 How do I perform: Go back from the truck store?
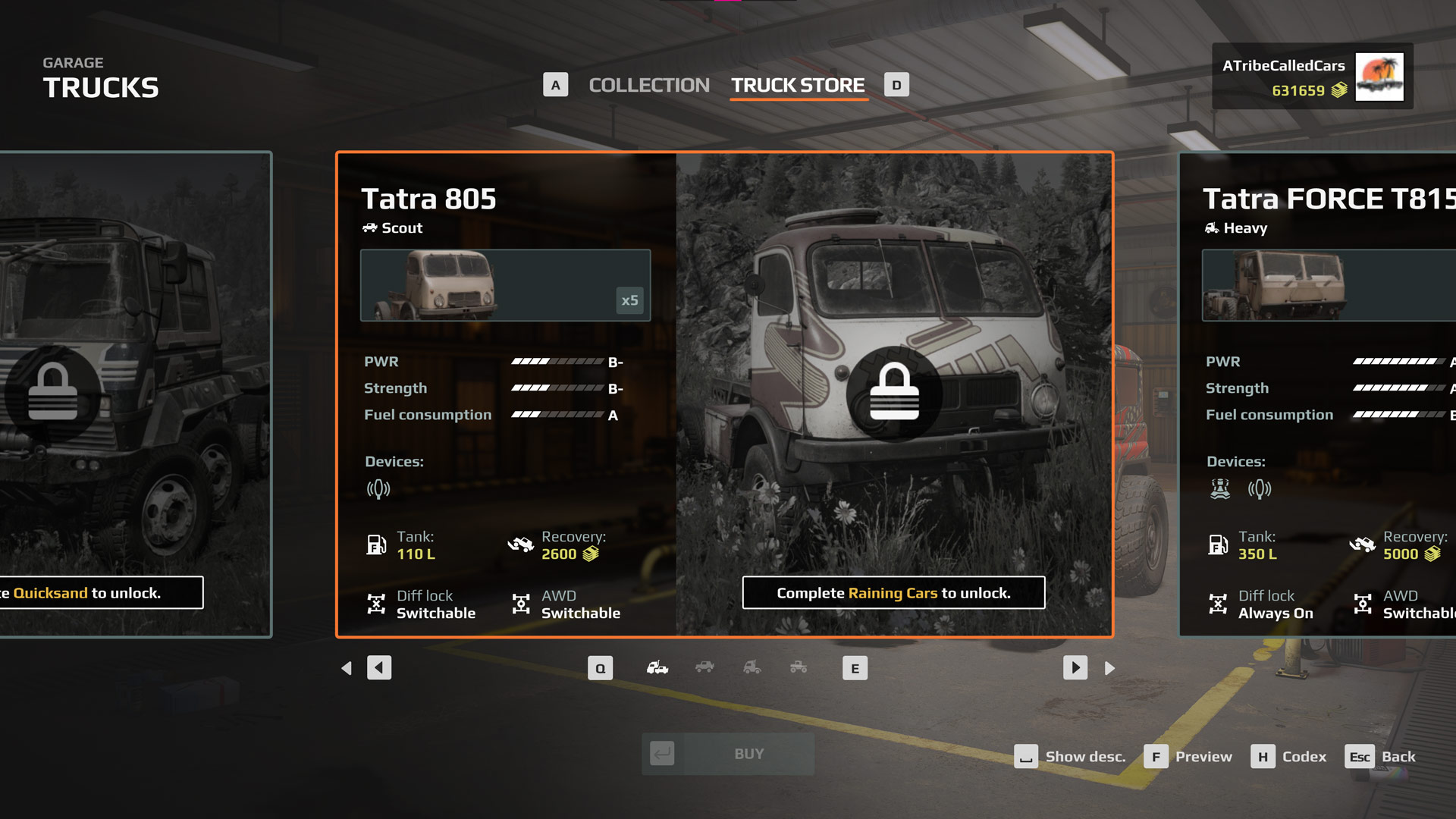(1381, 757)
